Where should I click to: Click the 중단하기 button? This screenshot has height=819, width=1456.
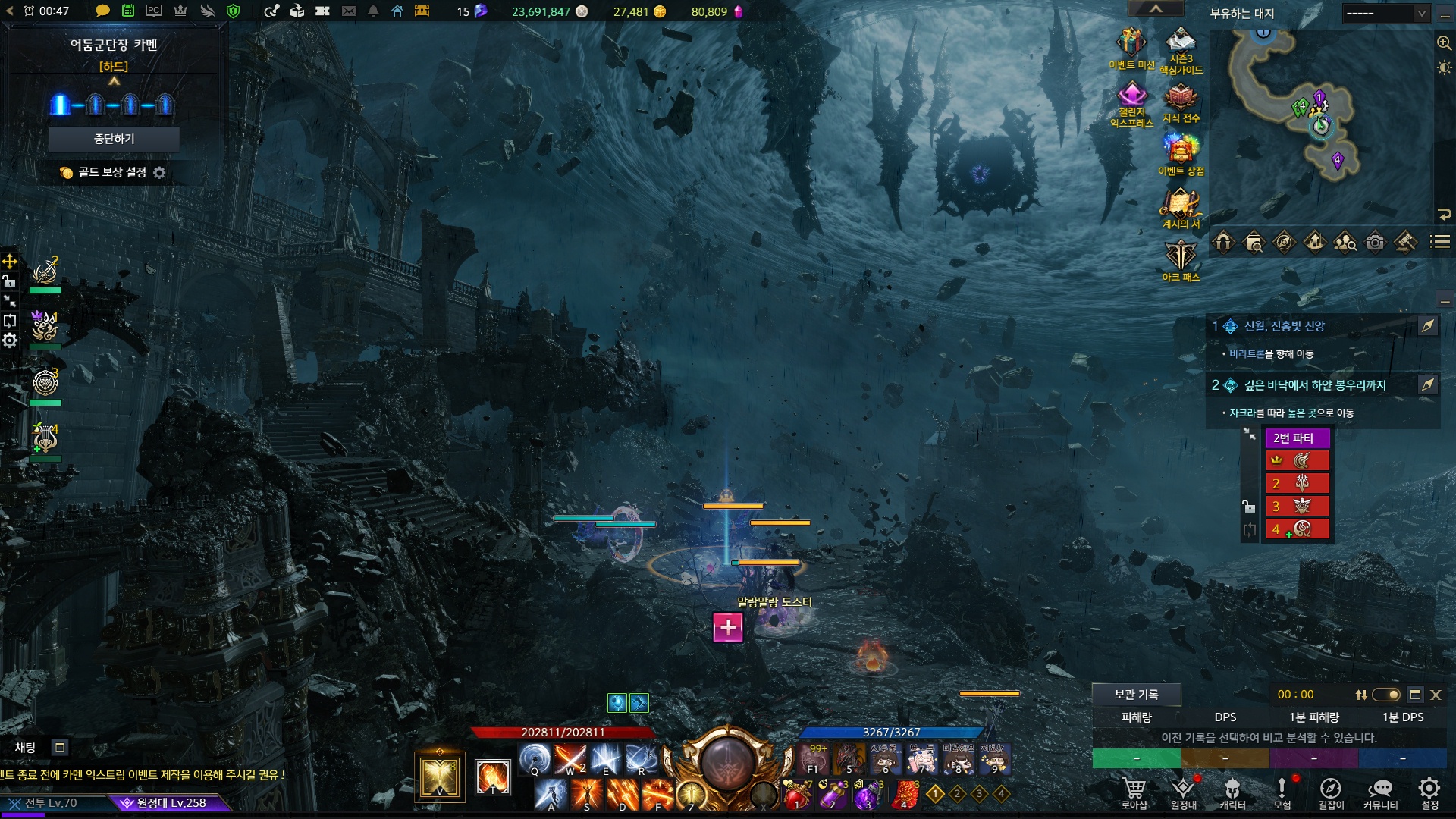pos(114,139)
